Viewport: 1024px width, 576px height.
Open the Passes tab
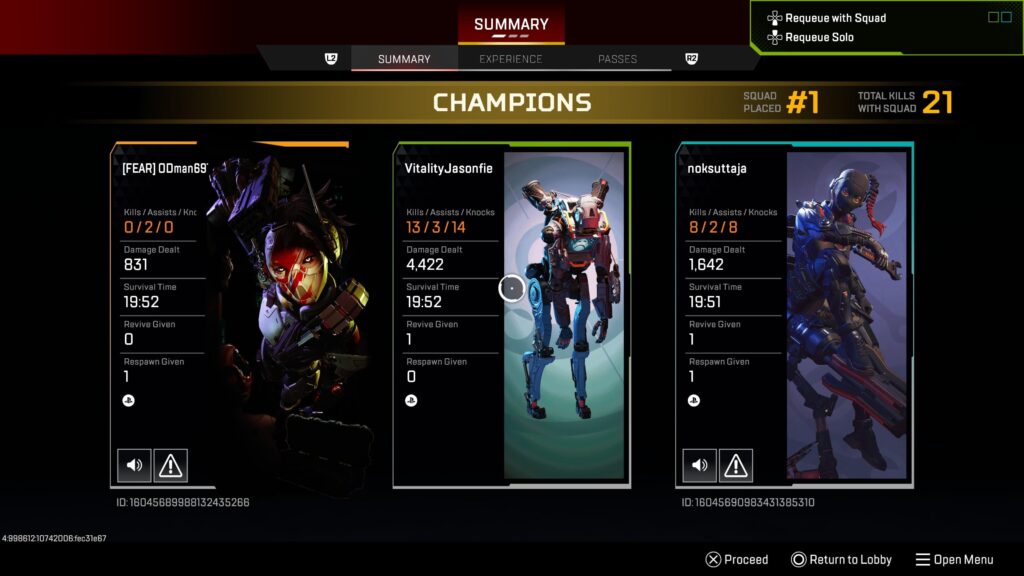click(617, 59)
